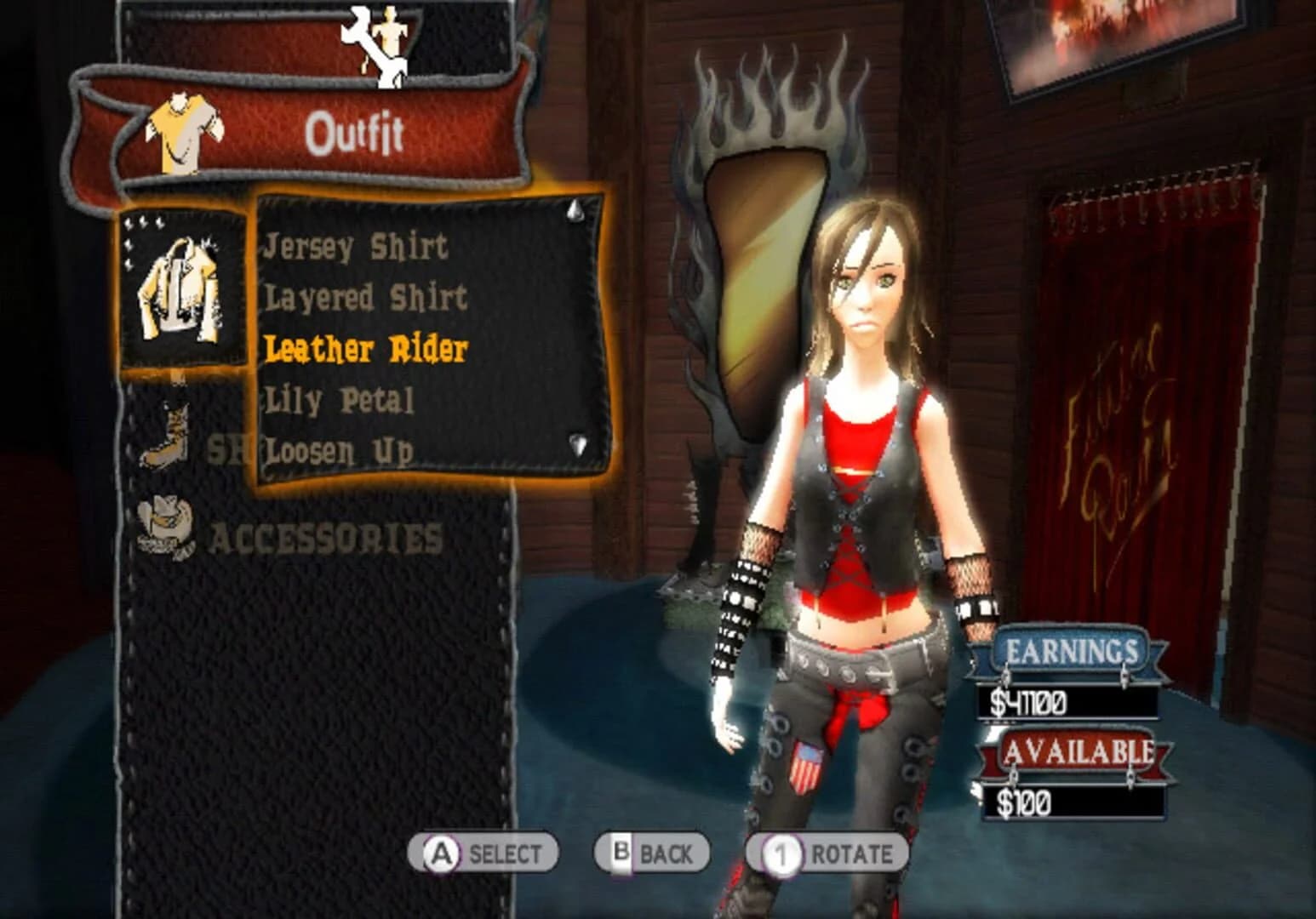The height and width of the screenshot is (919, 1316).
Task: Pick the Lily Petal outfit option
Action: tap(339, 399)
